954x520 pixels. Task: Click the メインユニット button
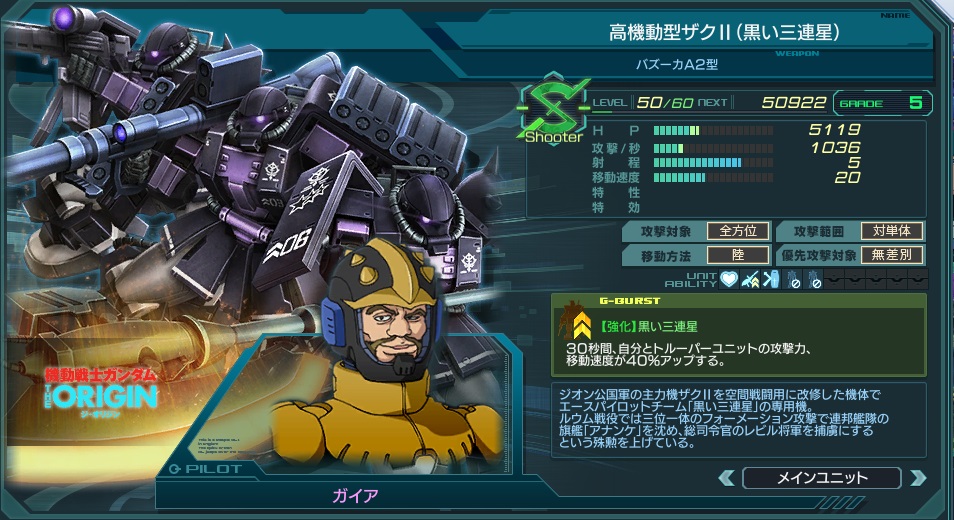click(822, 478)
